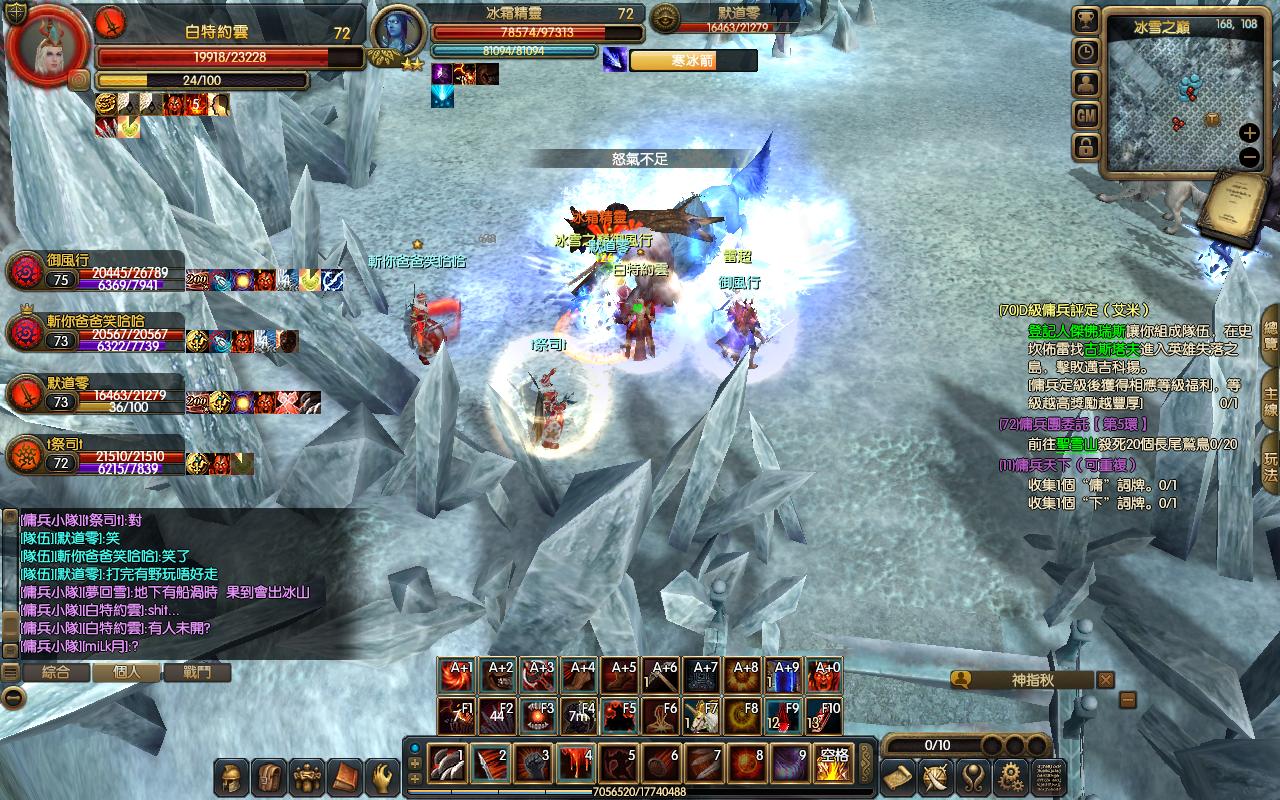Zoom out the minimap with minus button
The height and width of the screenshot is (800, 1280).
coord(1249,157)
